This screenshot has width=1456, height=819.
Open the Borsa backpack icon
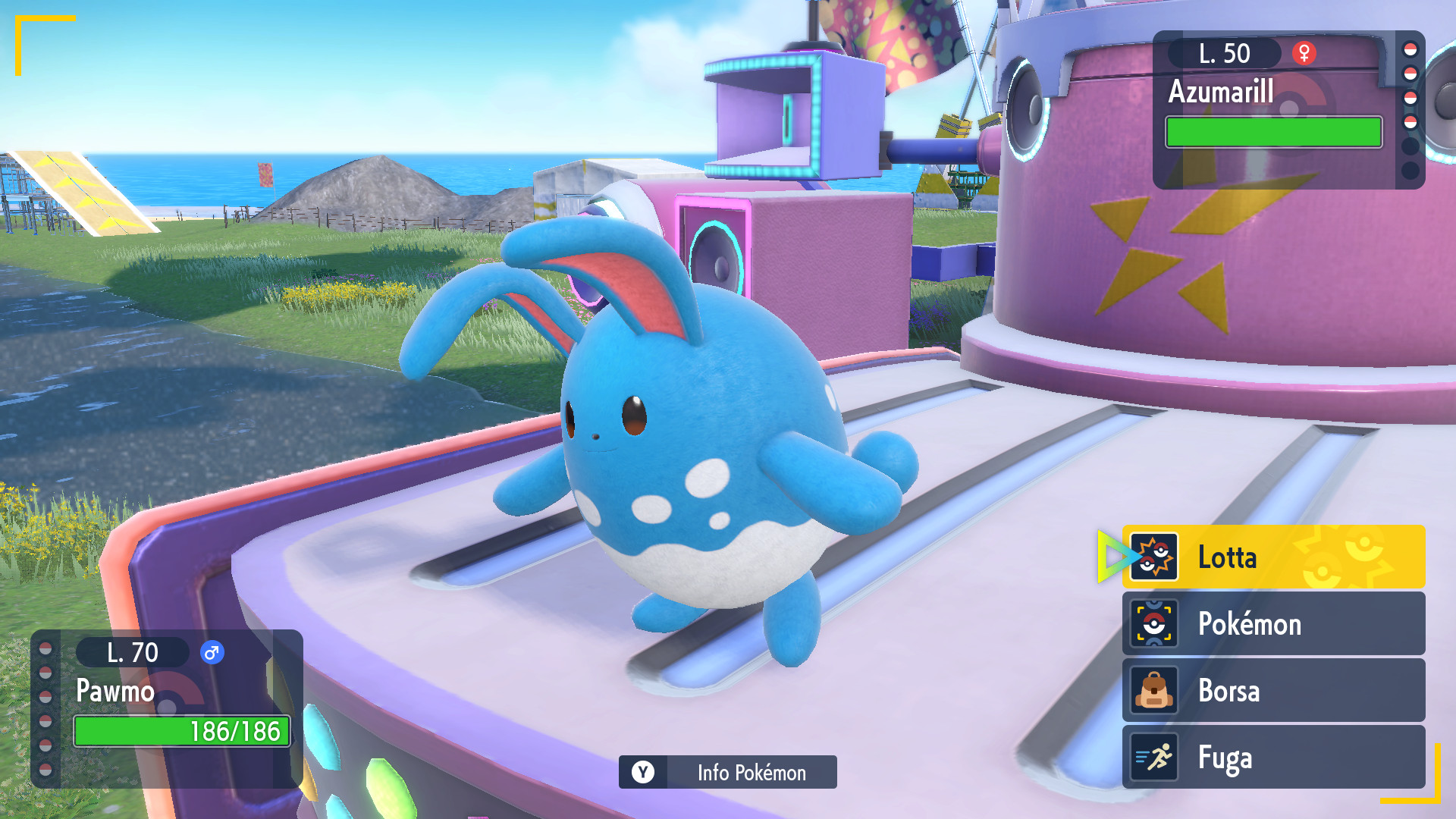pyautogui.click(x=1154, y=691)
